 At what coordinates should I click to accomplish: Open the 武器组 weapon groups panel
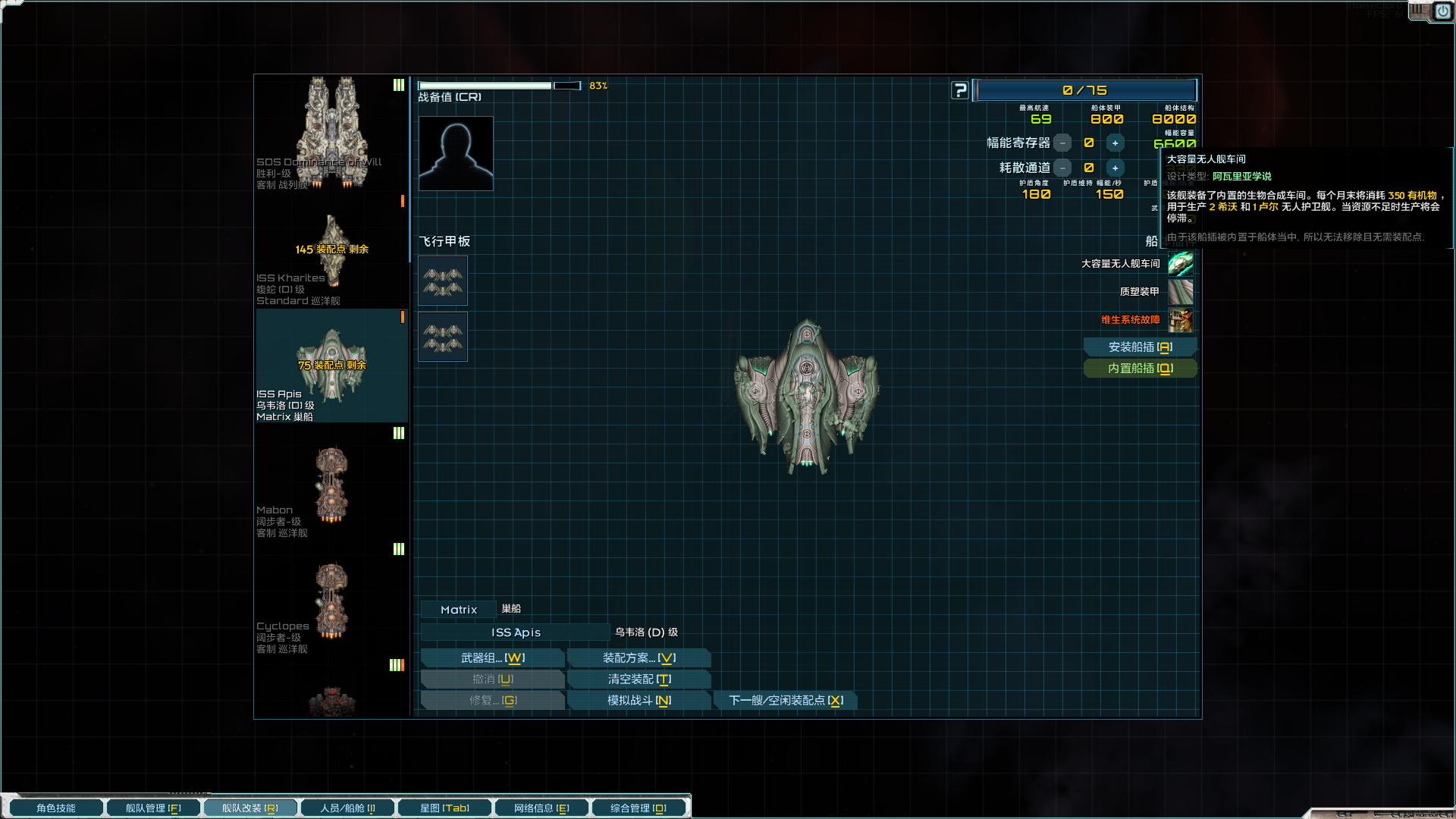492,658
